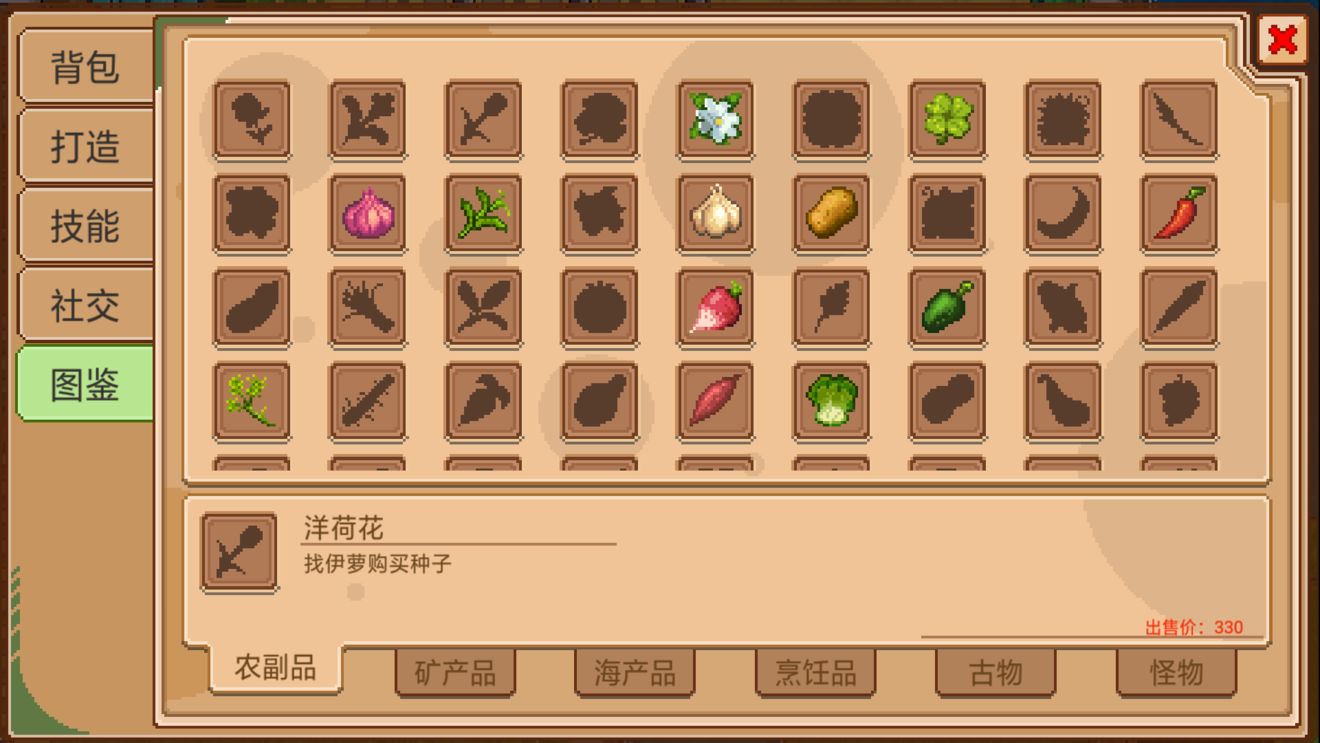Open the 背包 backpack panel

click(x=86, y=68)
